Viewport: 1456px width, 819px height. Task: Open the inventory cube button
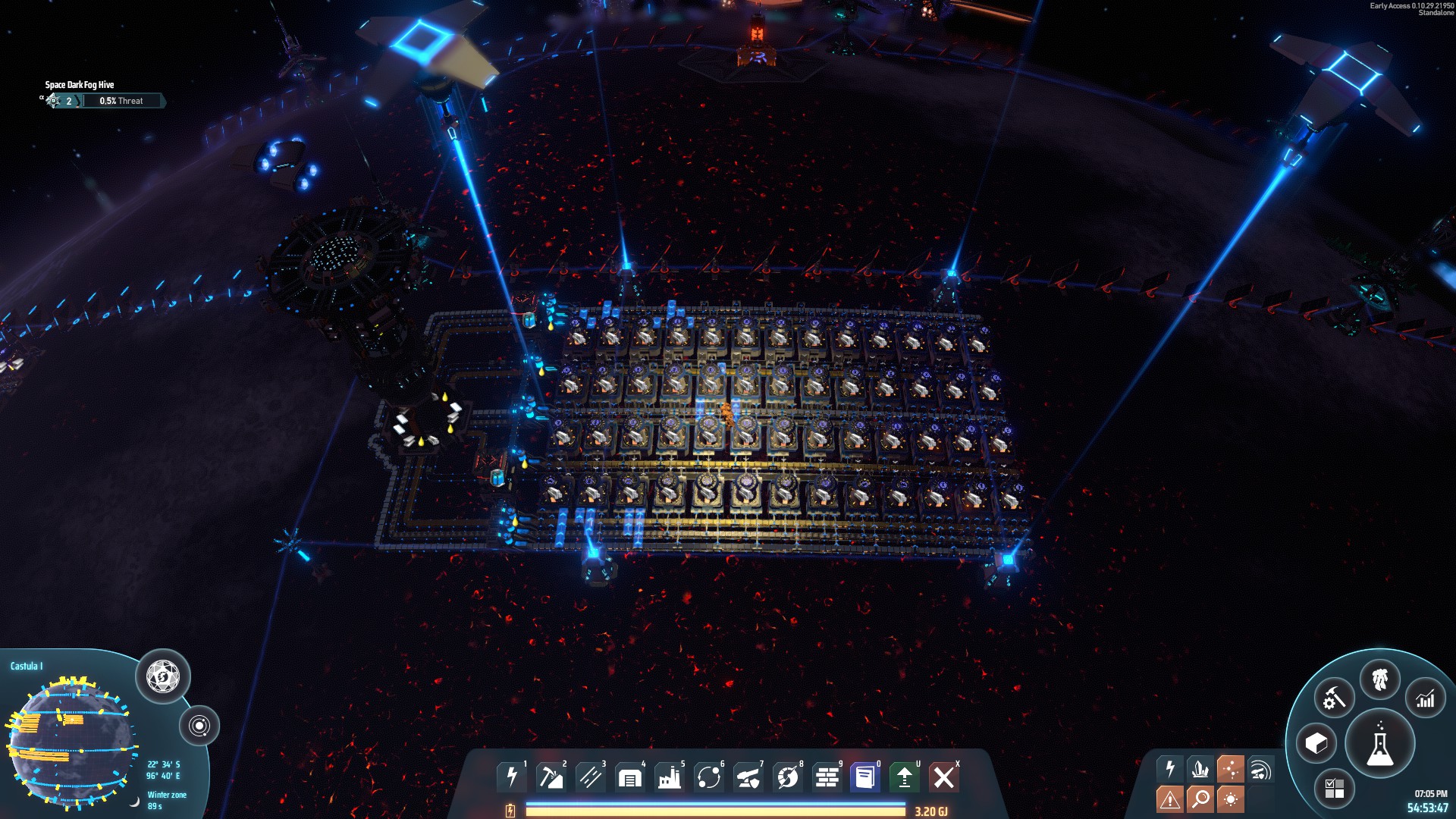pyautogui.click(x=1316, y=743)
